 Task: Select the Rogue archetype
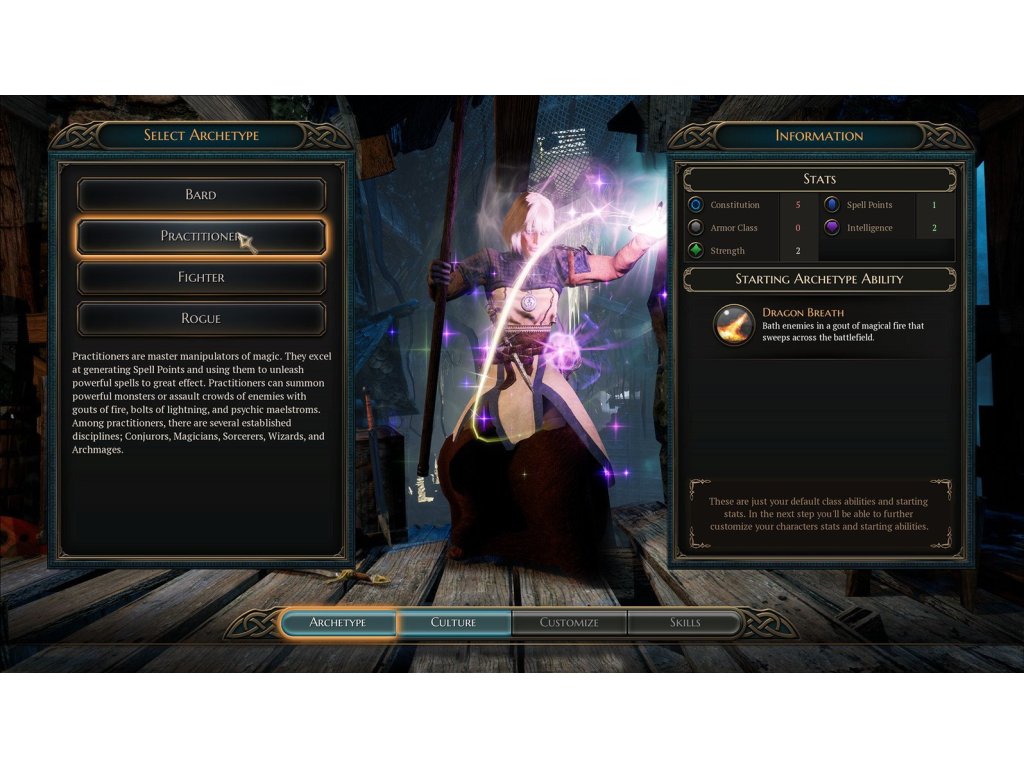click(x=201, y=319)
